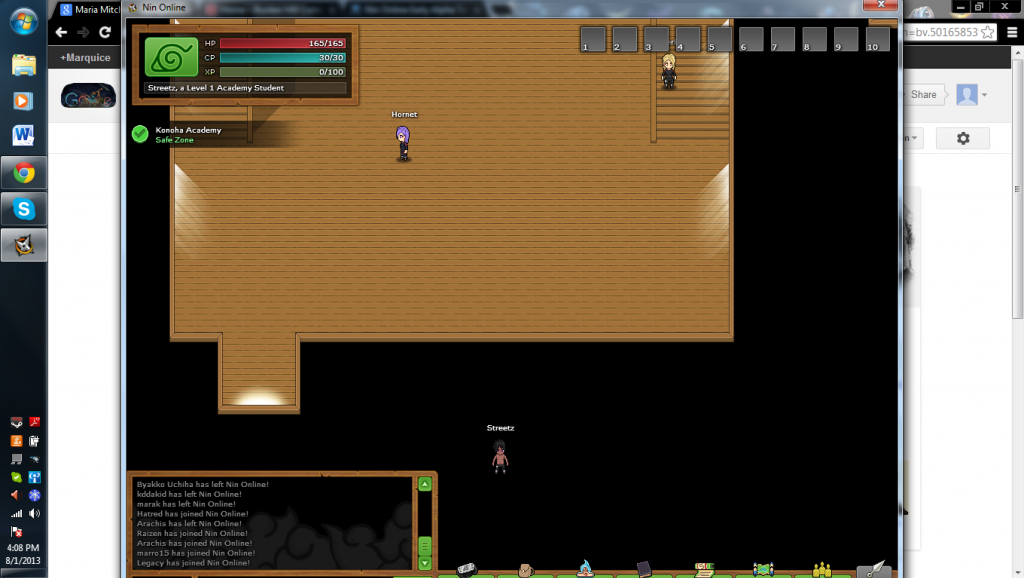Select hotbar slot number 6
The width and height of the screenshot is (1024, 578).
pyautogui.click(x=751, y=40)
